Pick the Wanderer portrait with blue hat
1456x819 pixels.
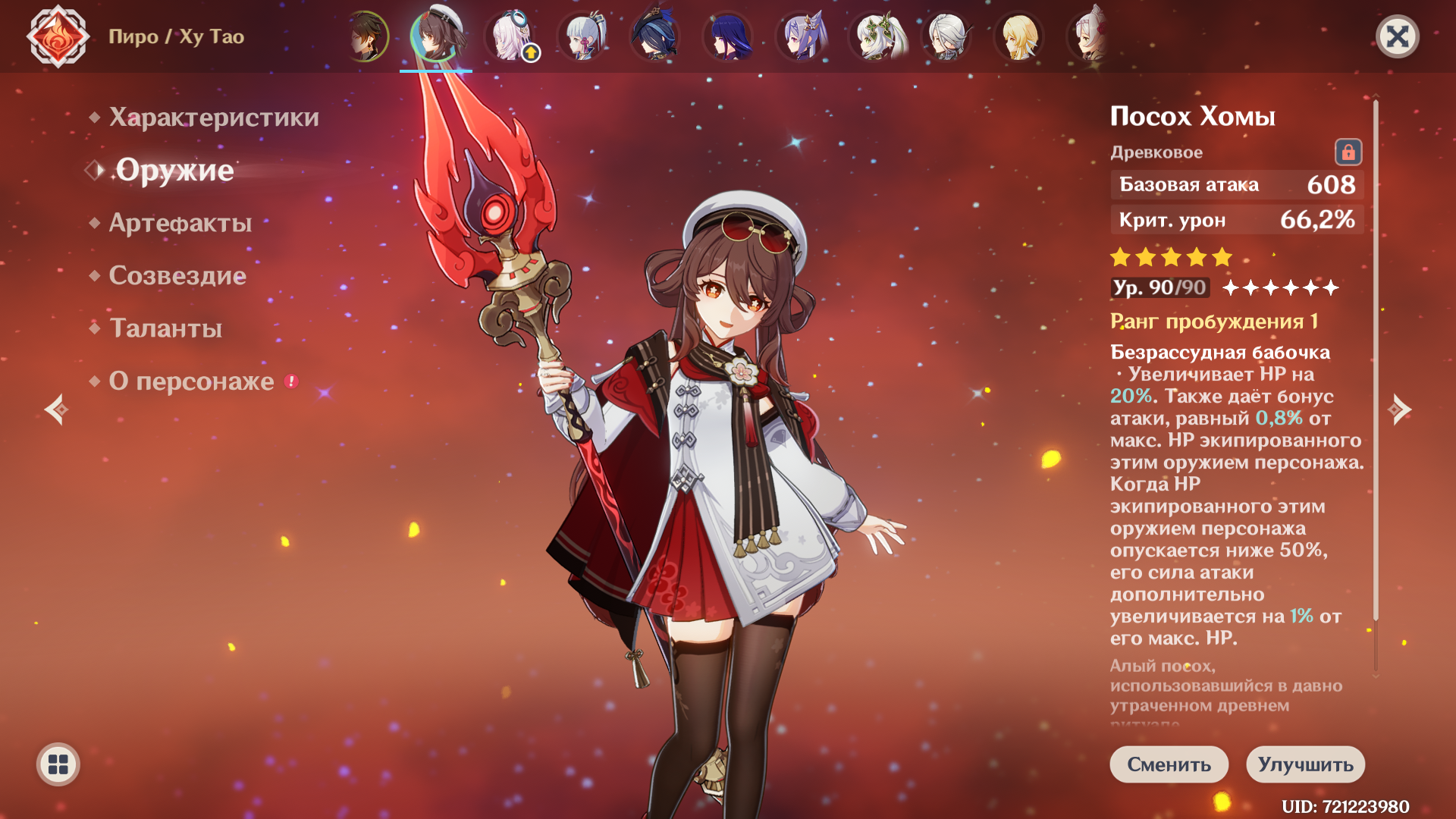655,36
